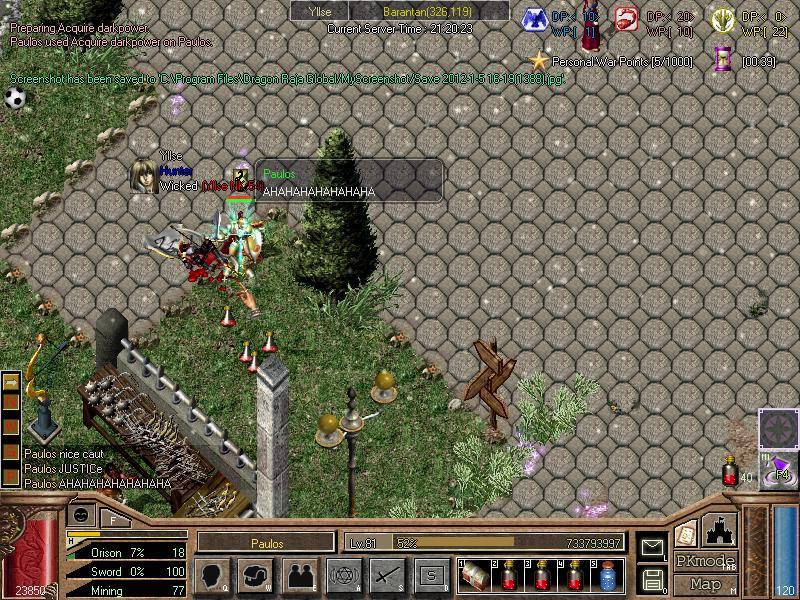Viewport: 800px width, 600px height.
Task: Click the floppy disk save icon
Action: [653, 578]
